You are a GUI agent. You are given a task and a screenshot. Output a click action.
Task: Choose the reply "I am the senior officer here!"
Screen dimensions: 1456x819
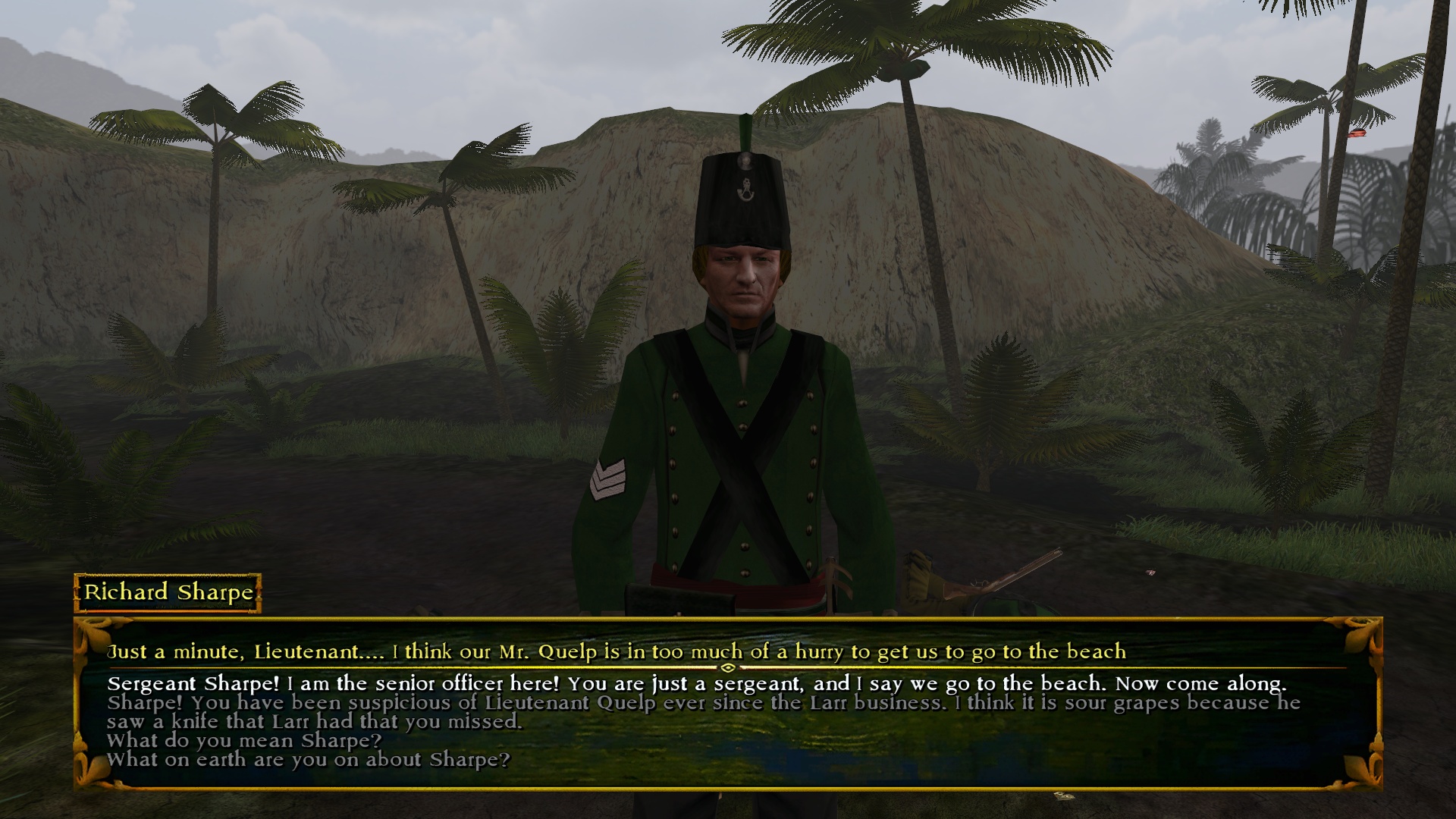click(696, 684)
